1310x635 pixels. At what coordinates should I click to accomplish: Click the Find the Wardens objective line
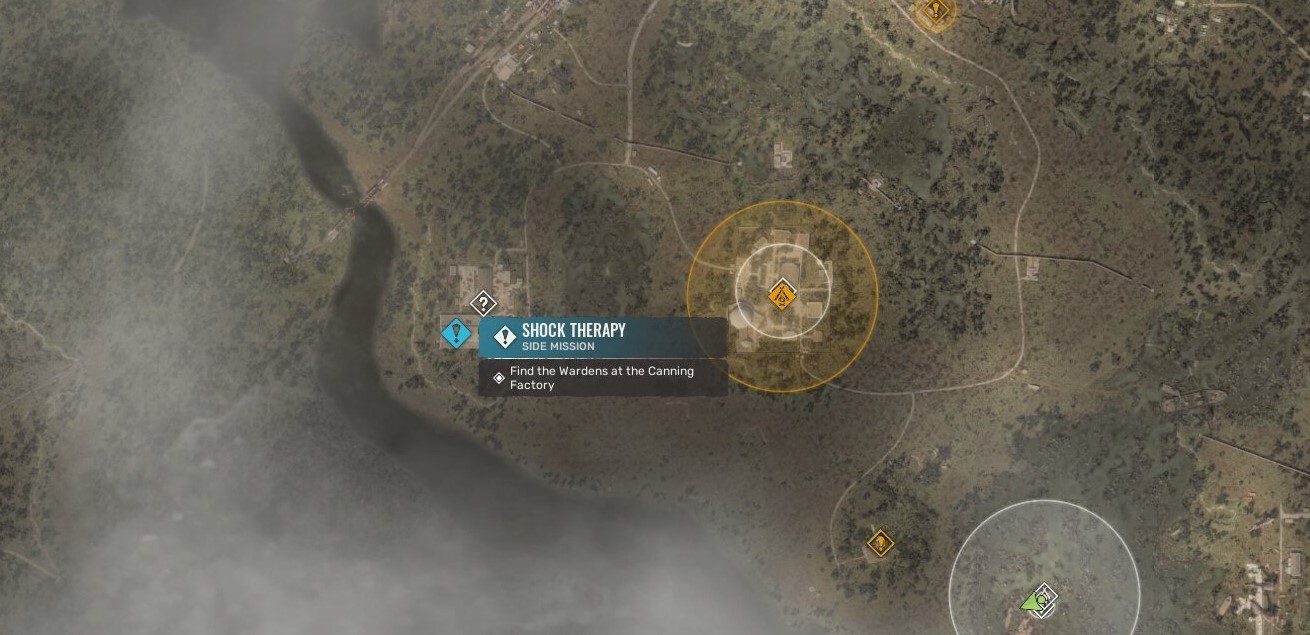(602, 378)
